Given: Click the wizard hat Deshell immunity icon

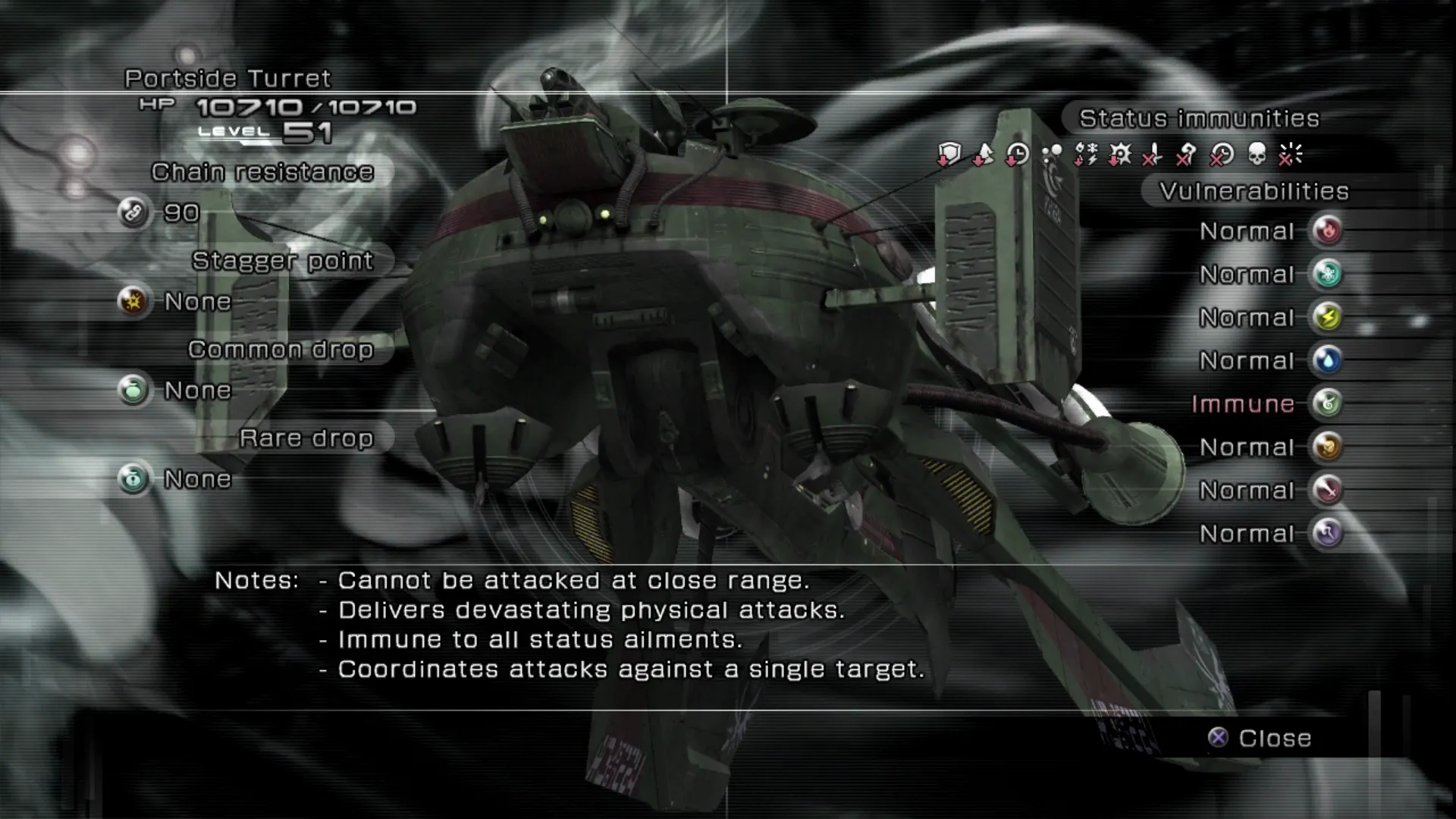Looking at the screenshot, I should pyautogui.click(x=983, y=155).
